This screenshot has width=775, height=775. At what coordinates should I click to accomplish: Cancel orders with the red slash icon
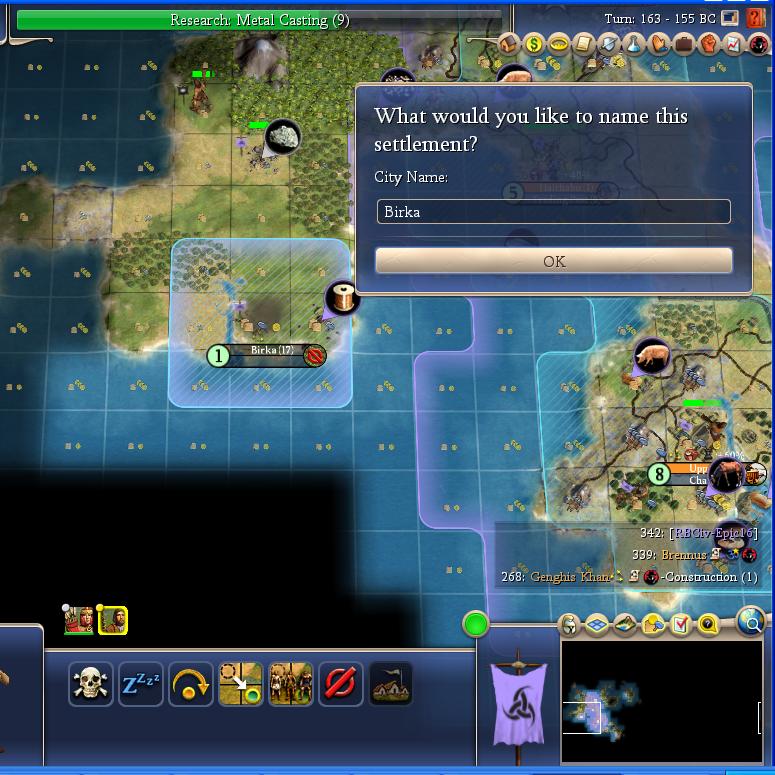click(x=341, y=685)
